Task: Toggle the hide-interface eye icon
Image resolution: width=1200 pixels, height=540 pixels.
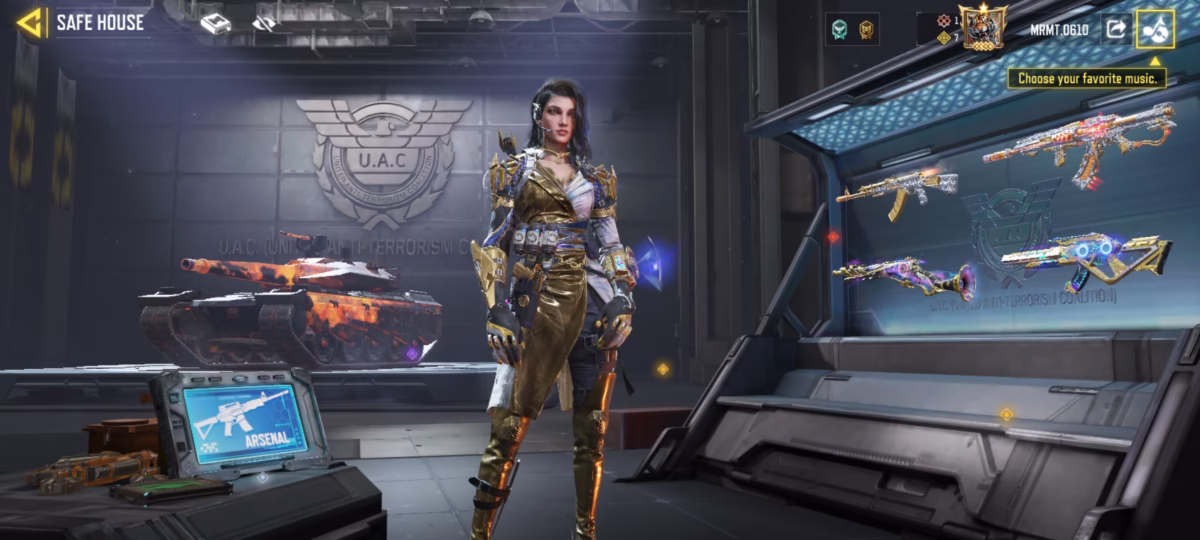Action: coord(265,23)
